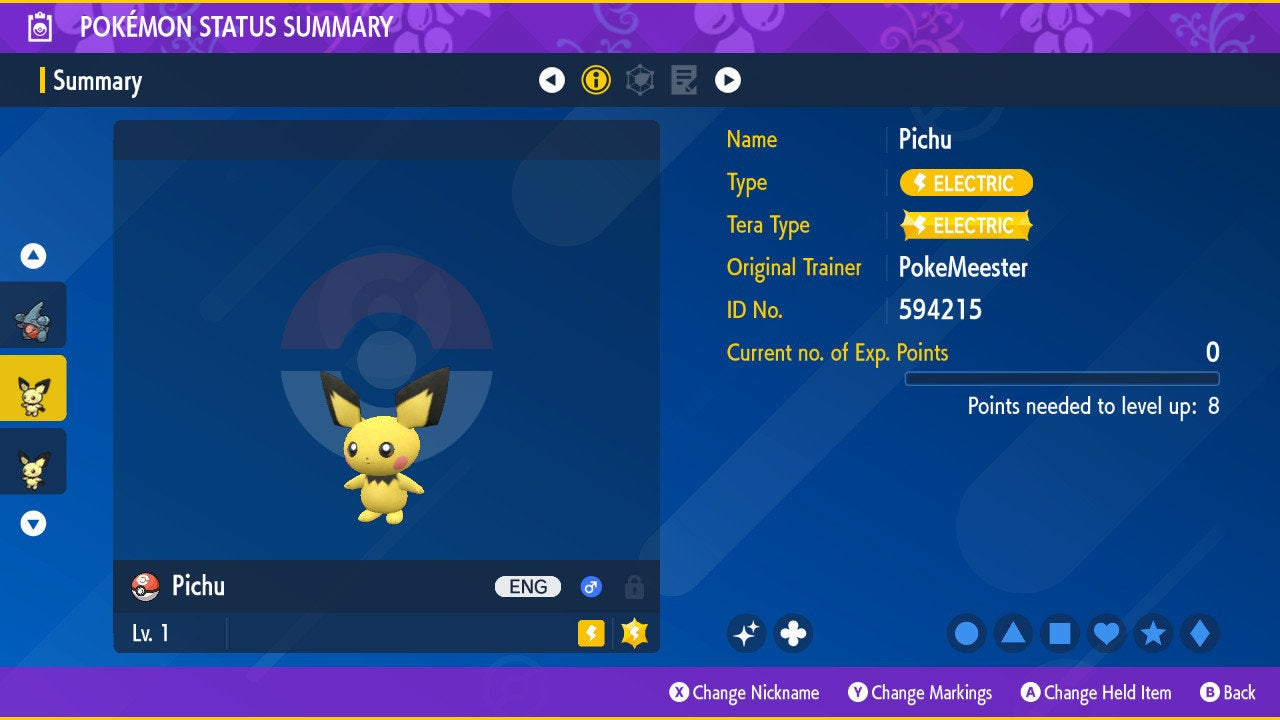Toggle the triangle marking
Screen dimensions: 1280x720
[x=1013, y=633]
